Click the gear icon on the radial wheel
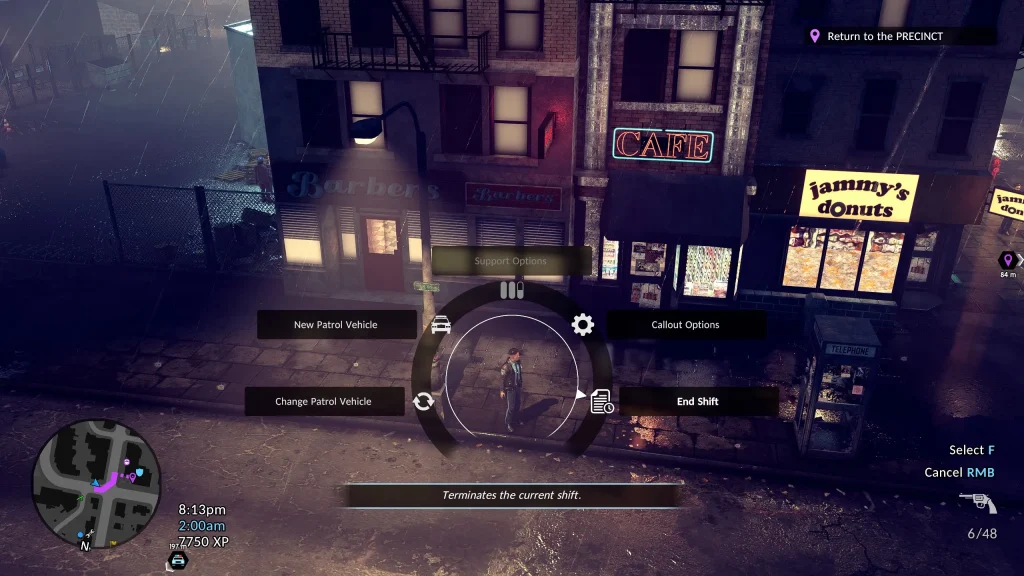 [x=583, y=324]
